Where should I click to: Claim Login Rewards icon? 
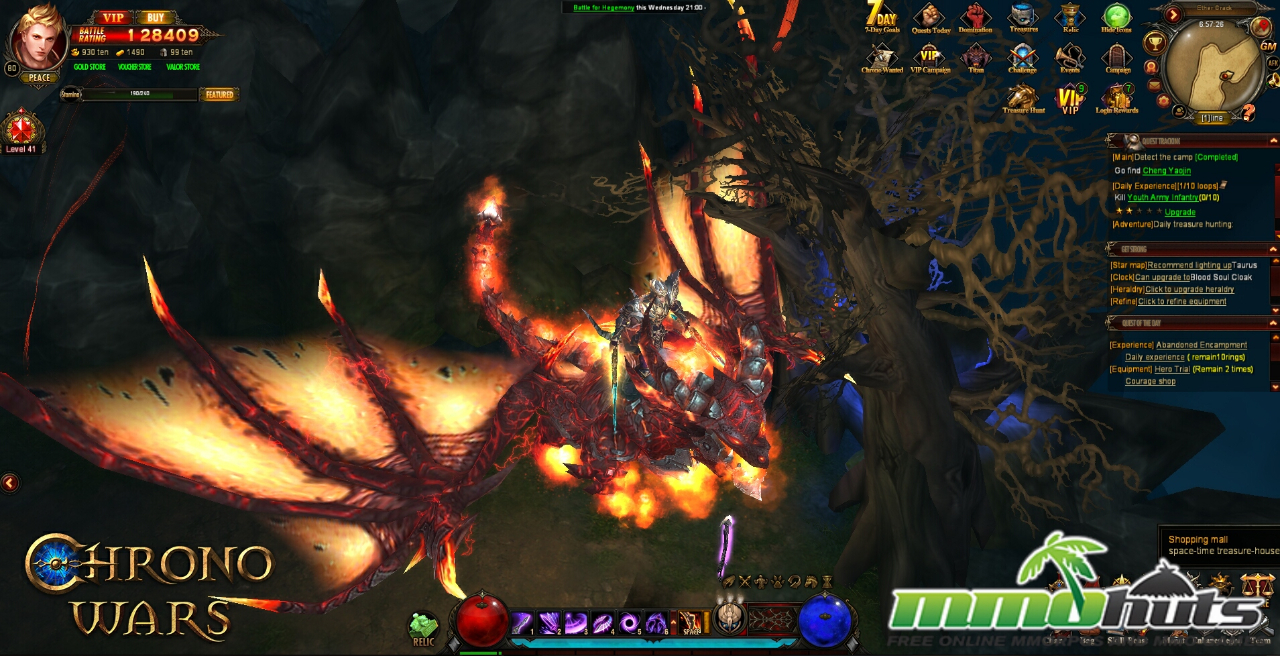point(1117,97)
